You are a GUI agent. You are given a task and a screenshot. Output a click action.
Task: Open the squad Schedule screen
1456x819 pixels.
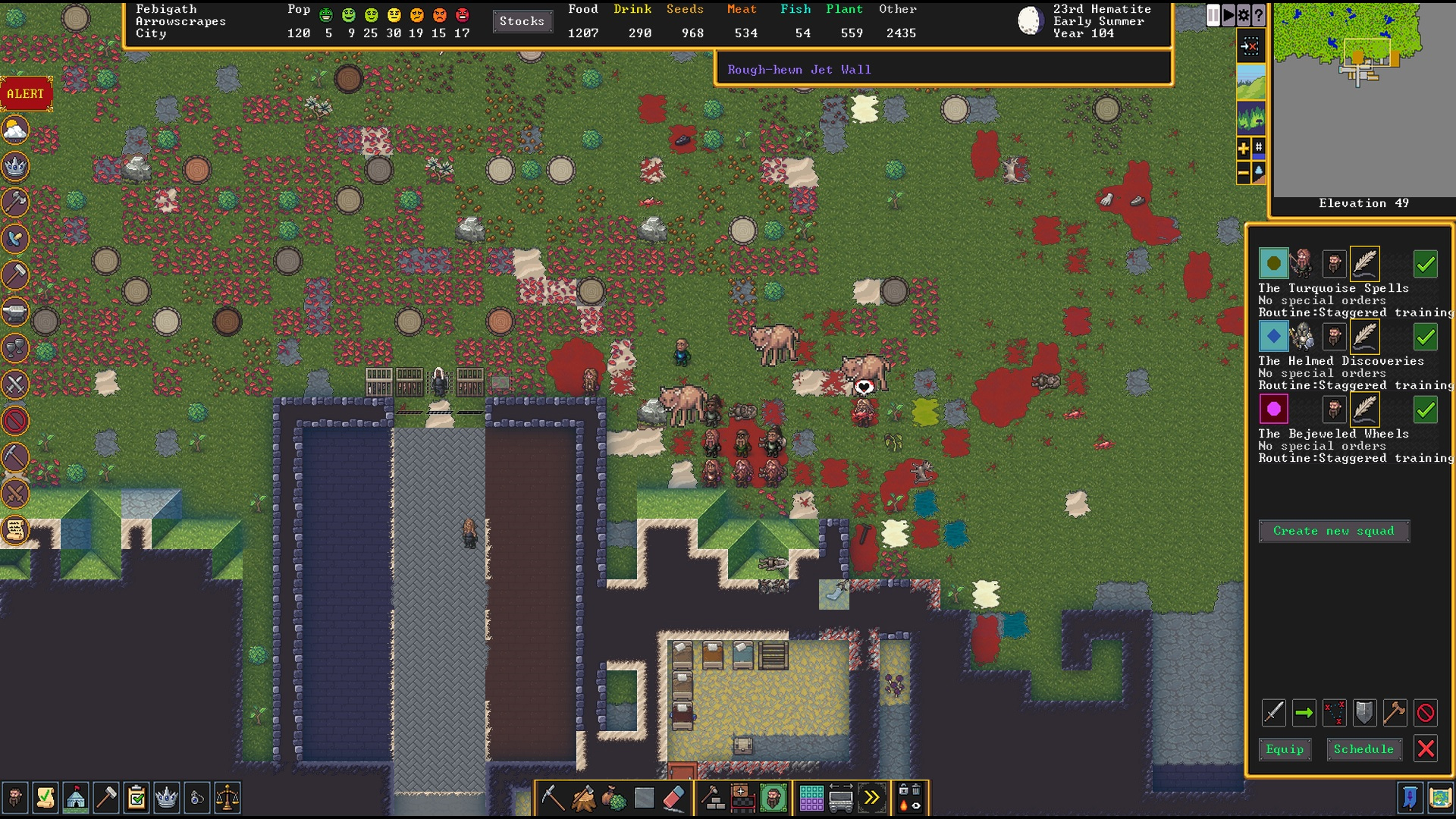click(x=1363, y=749)
